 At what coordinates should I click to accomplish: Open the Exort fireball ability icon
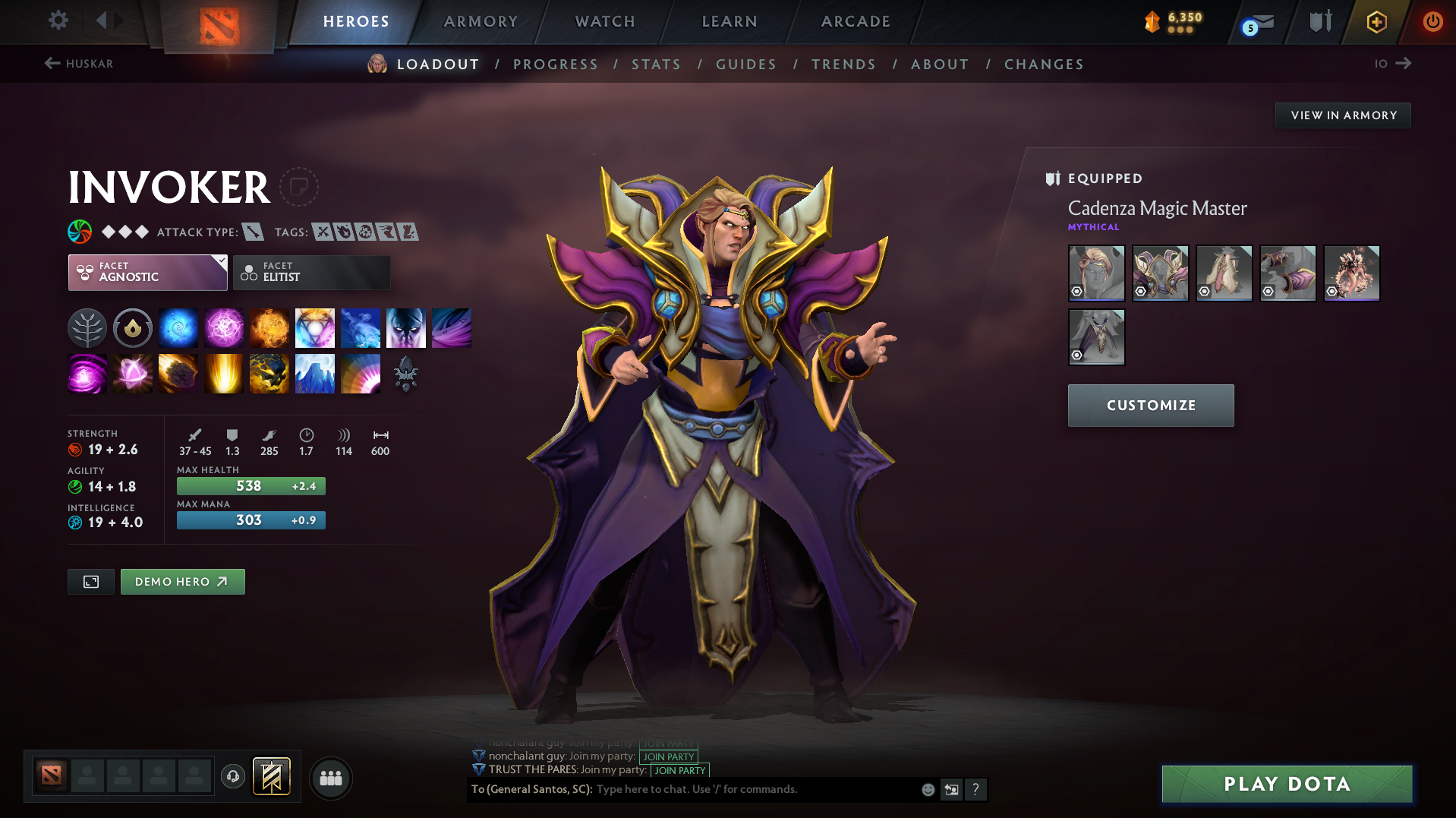269,328
